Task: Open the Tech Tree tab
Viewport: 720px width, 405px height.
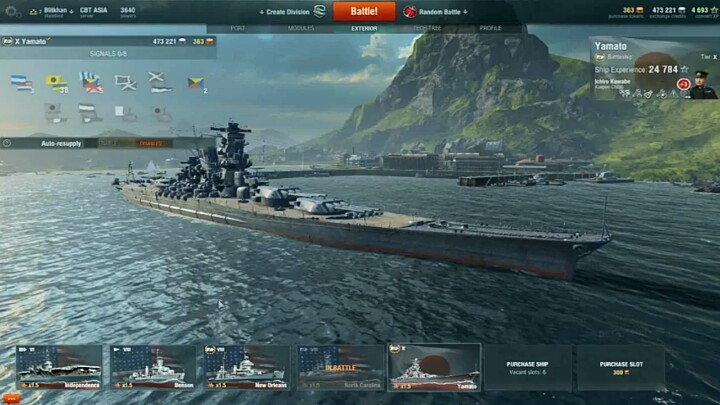Action: click(x=428, y=28)
